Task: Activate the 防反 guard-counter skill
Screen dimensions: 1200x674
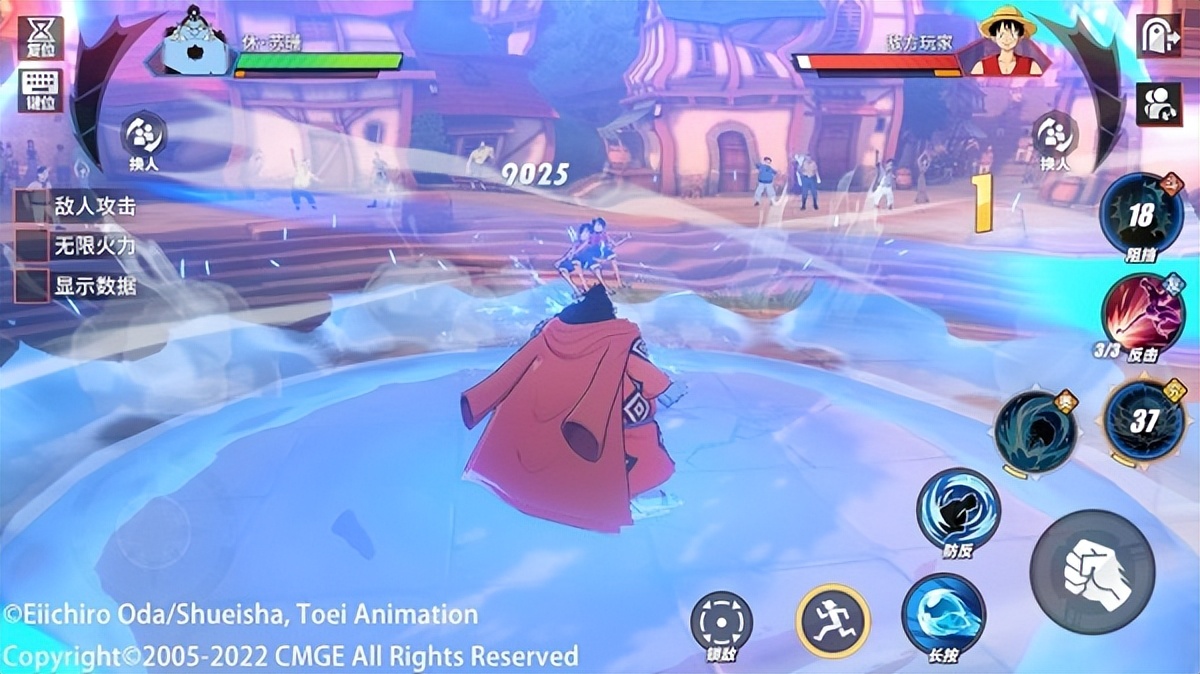Action: tap(958, 510)
